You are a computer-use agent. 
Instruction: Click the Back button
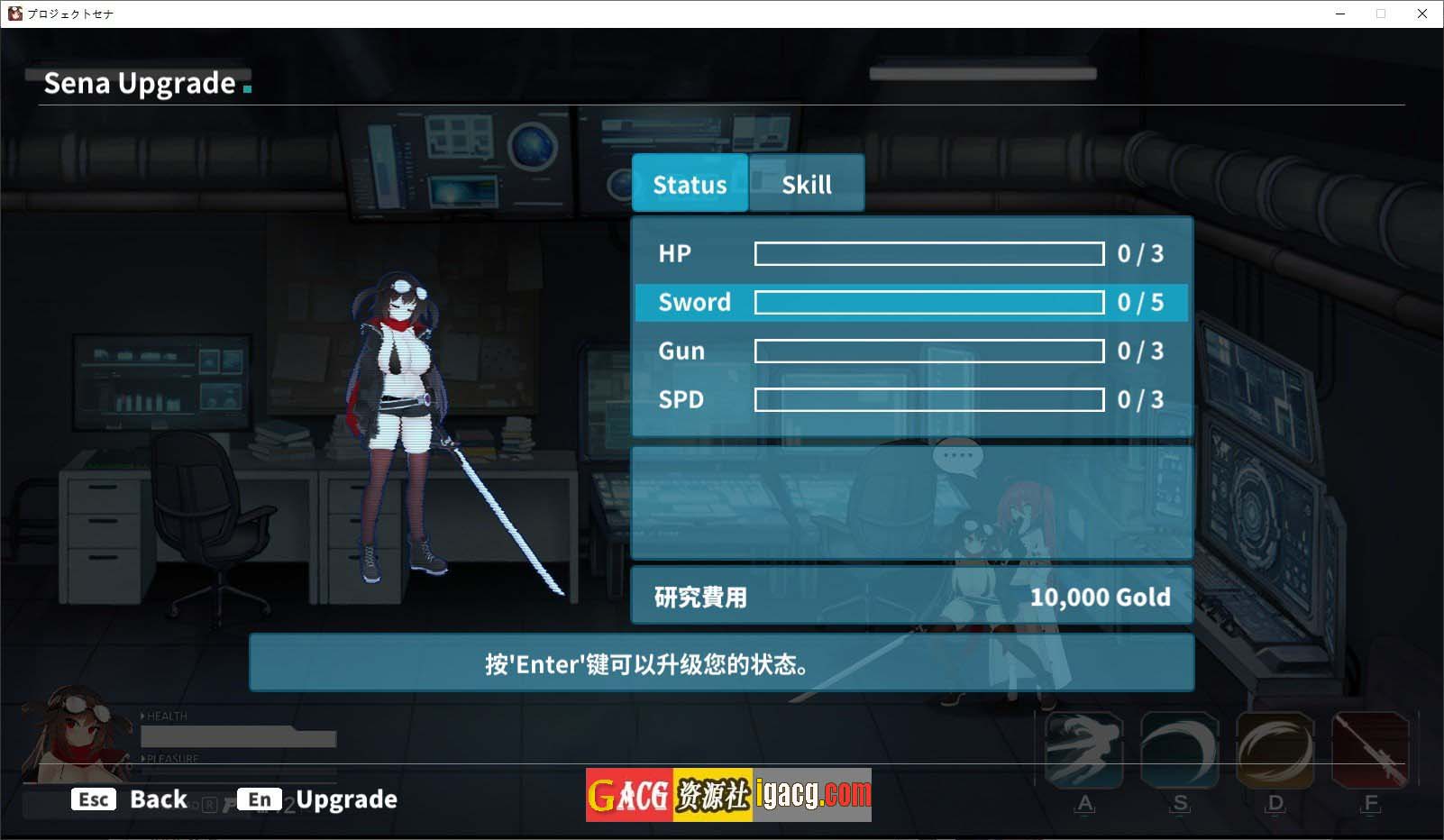pos(131,799)
